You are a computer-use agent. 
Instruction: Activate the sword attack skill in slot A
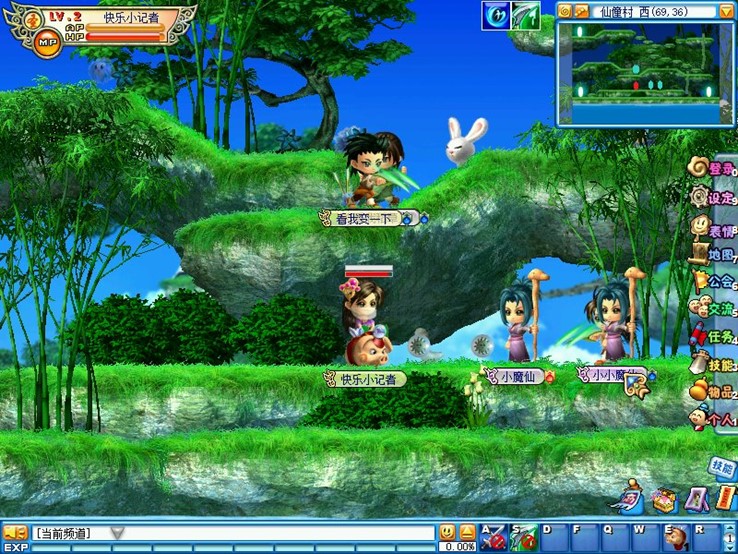[493, 537]
